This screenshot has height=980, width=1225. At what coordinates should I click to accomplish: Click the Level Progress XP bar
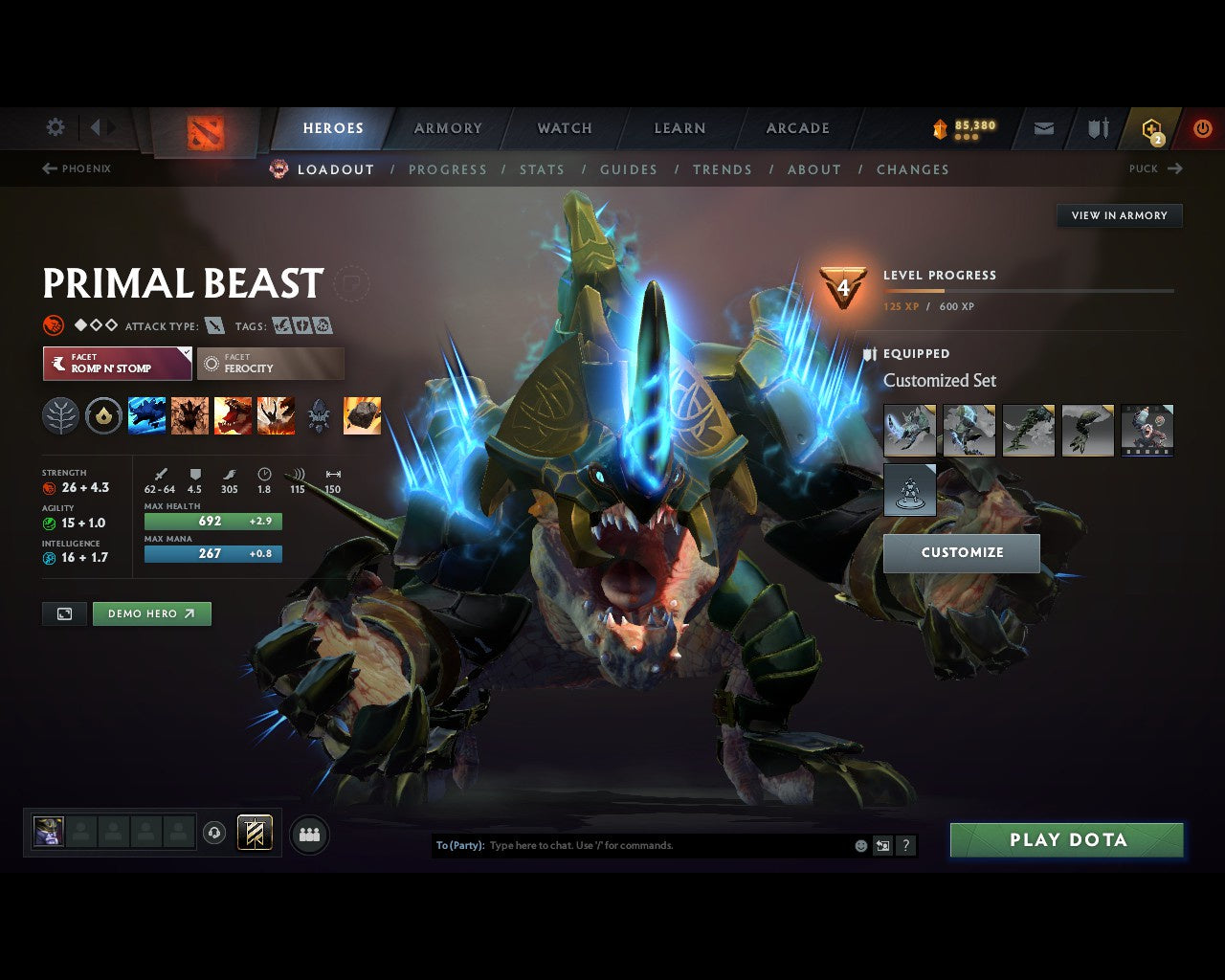pyautogui.click(x=1029, y=290)
